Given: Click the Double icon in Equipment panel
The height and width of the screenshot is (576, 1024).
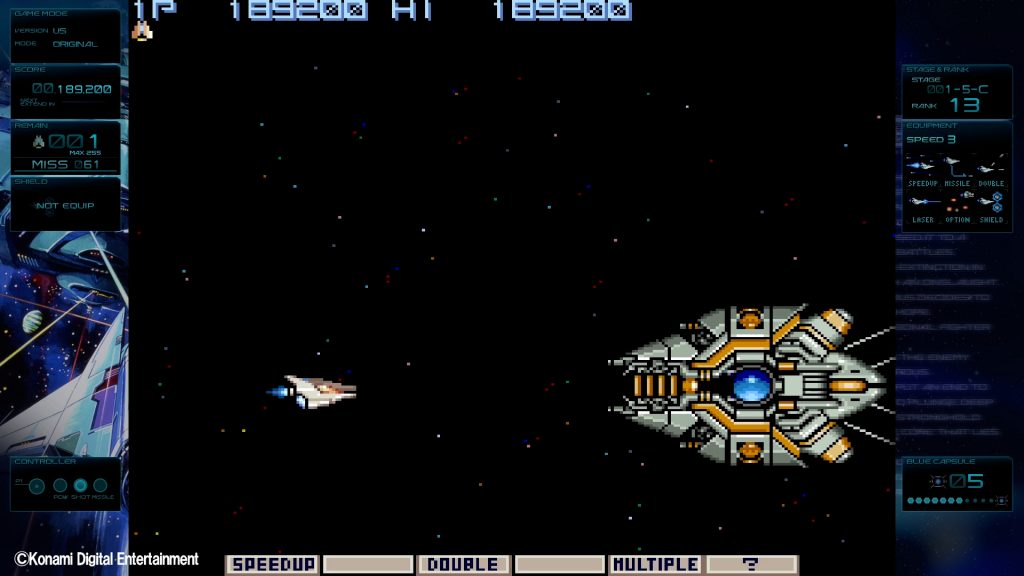Looking at the screenshot, I should pos(991,164).
